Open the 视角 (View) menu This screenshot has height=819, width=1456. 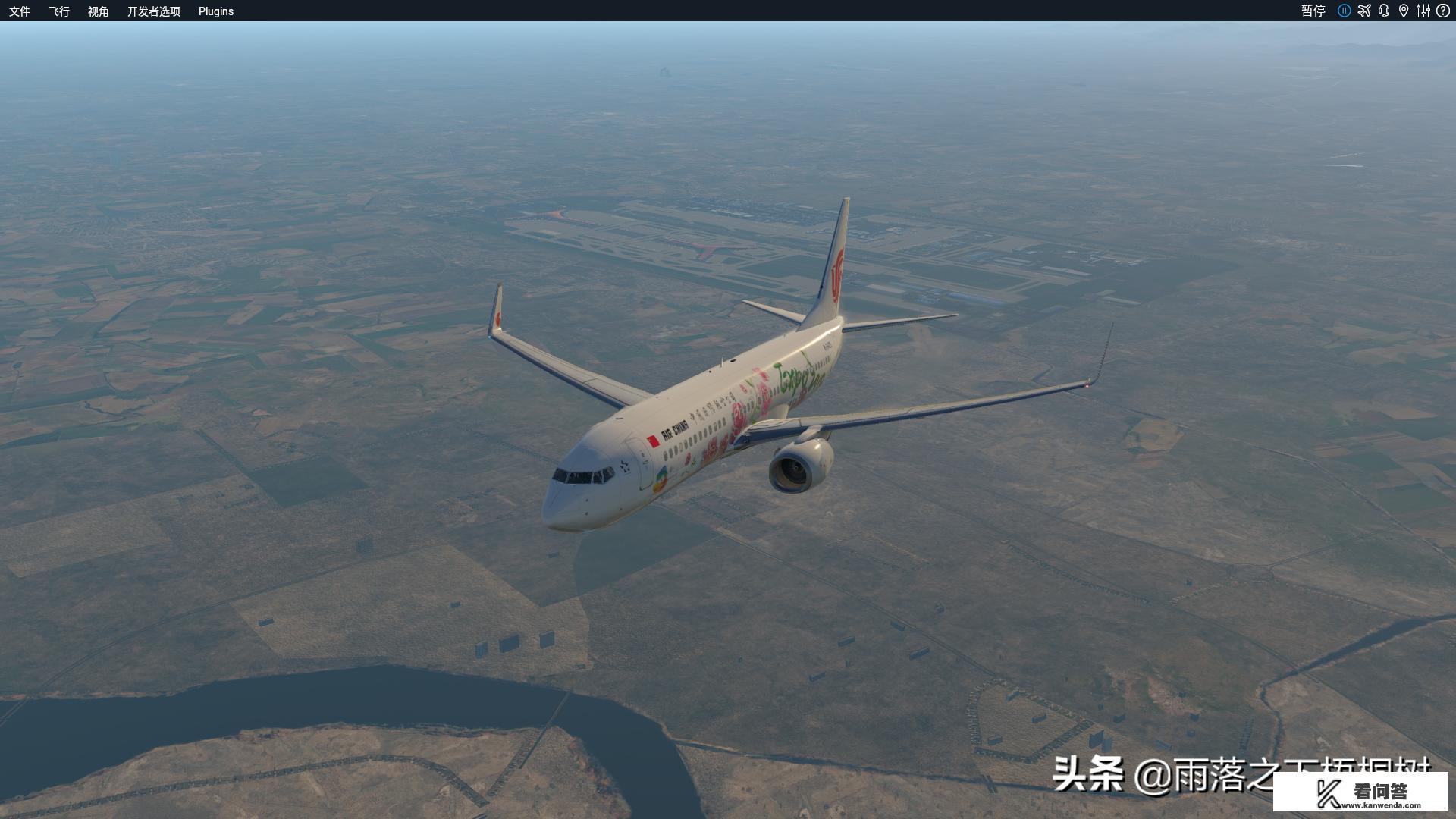[x=99, y=11]
